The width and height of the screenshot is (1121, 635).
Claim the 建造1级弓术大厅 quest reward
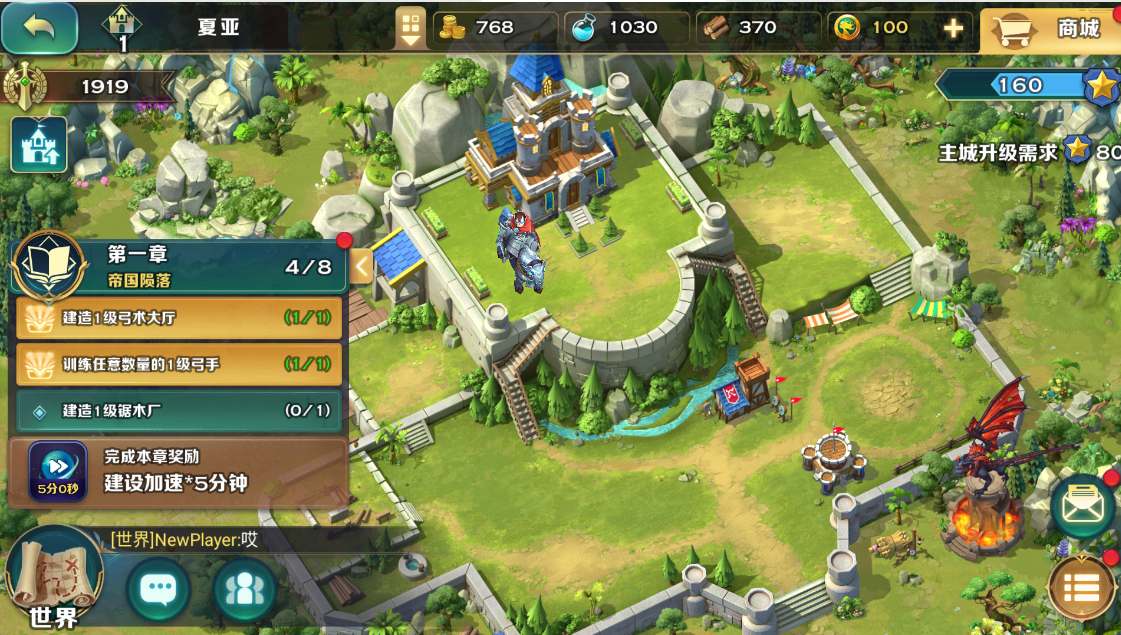click(x=180, y=318)
